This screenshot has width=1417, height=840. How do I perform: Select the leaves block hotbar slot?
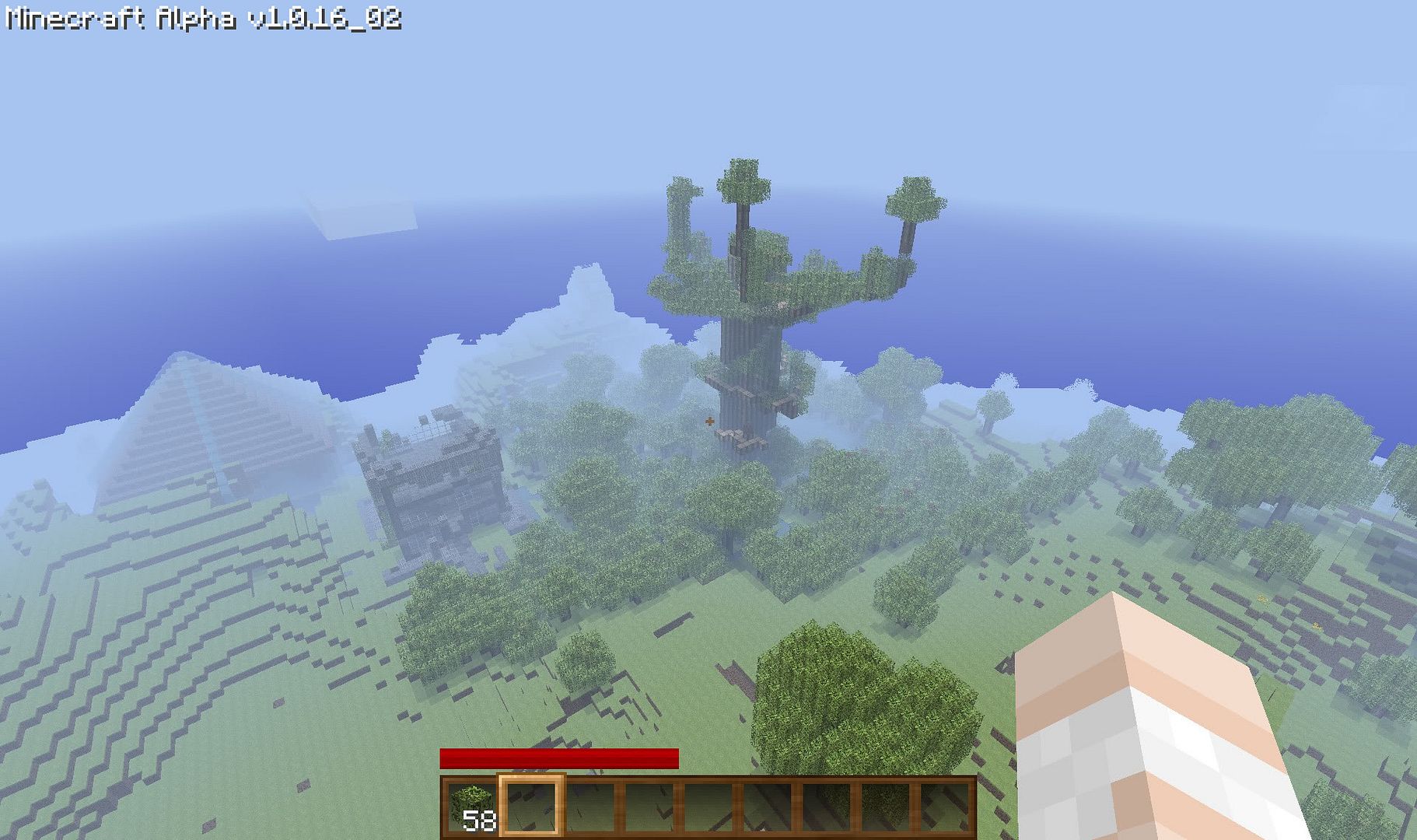(471, 806)
